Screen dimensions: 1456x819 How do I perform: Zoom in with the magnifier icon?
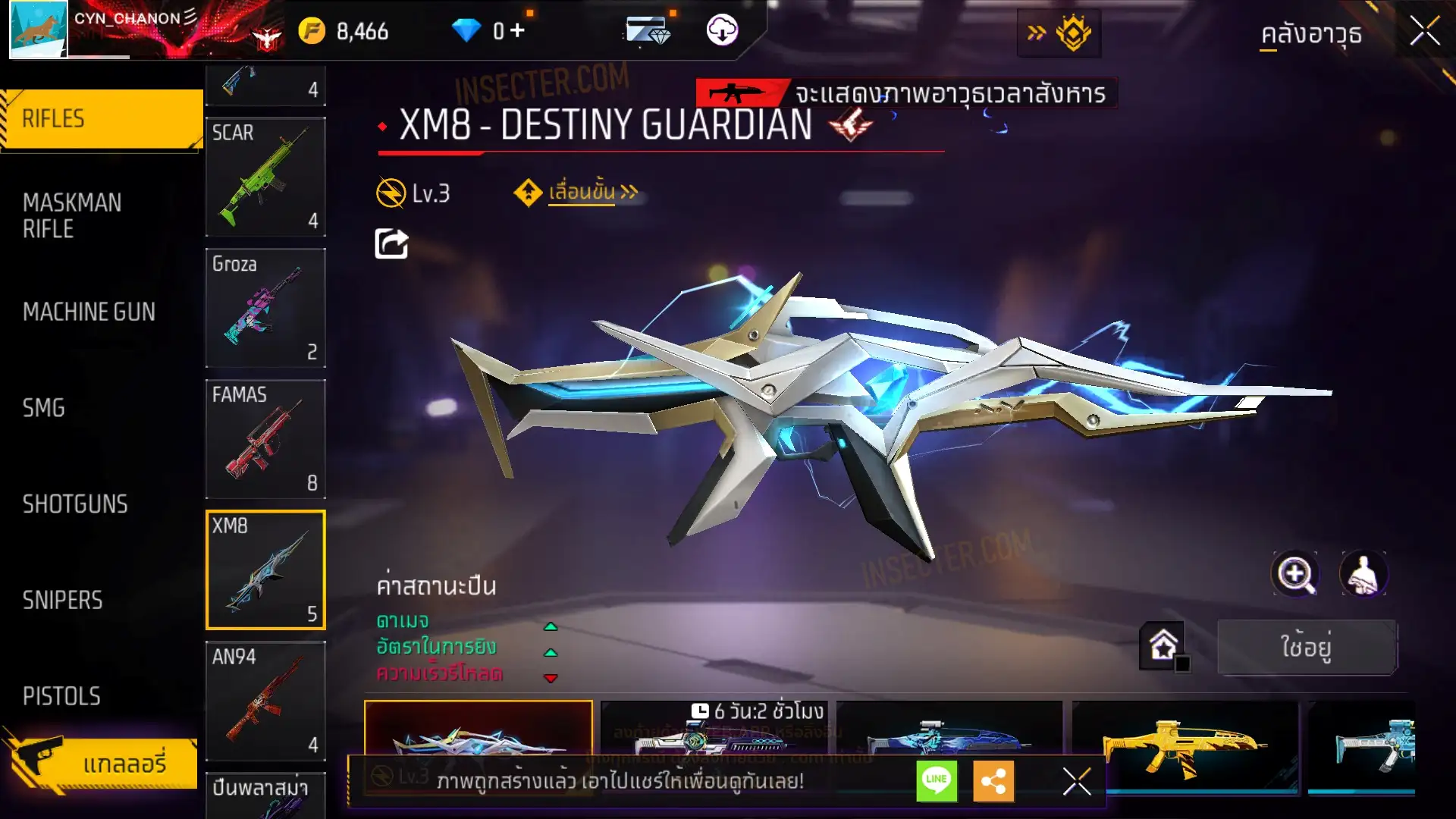pyautogui.click(x=1295, y=574)
